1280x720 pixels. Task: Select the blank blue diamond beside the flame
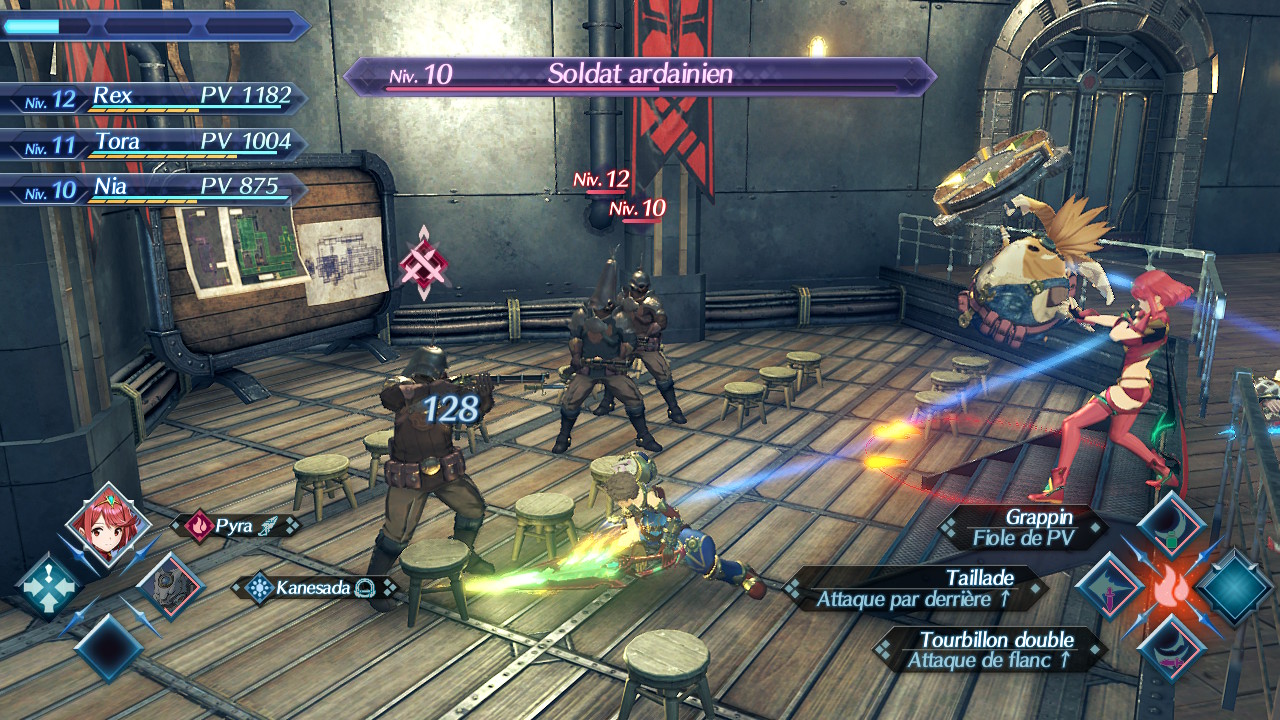(x=1234, y=588)
